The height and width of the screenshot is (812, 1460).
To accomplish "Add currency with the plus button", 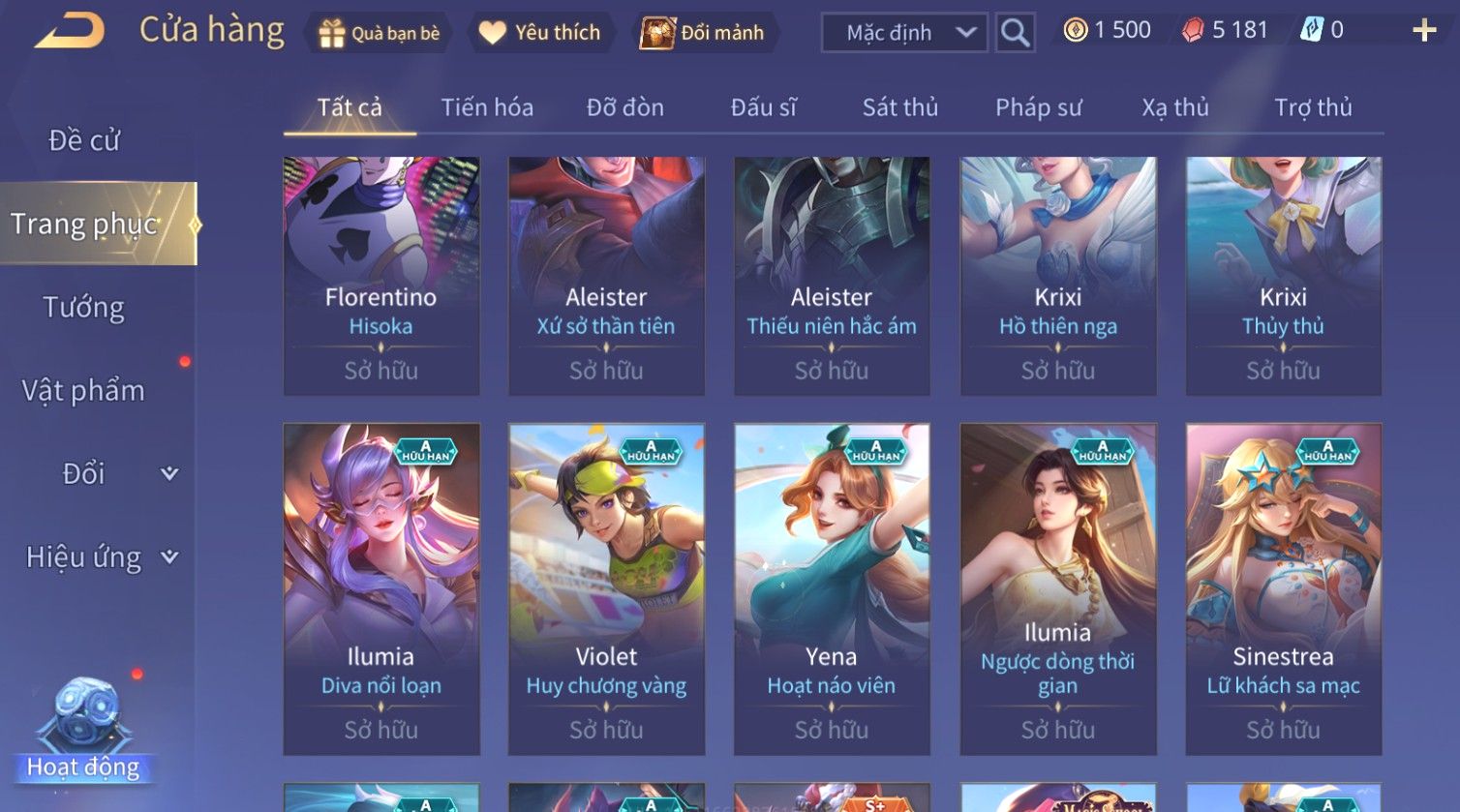I will tap(1423, 31).
